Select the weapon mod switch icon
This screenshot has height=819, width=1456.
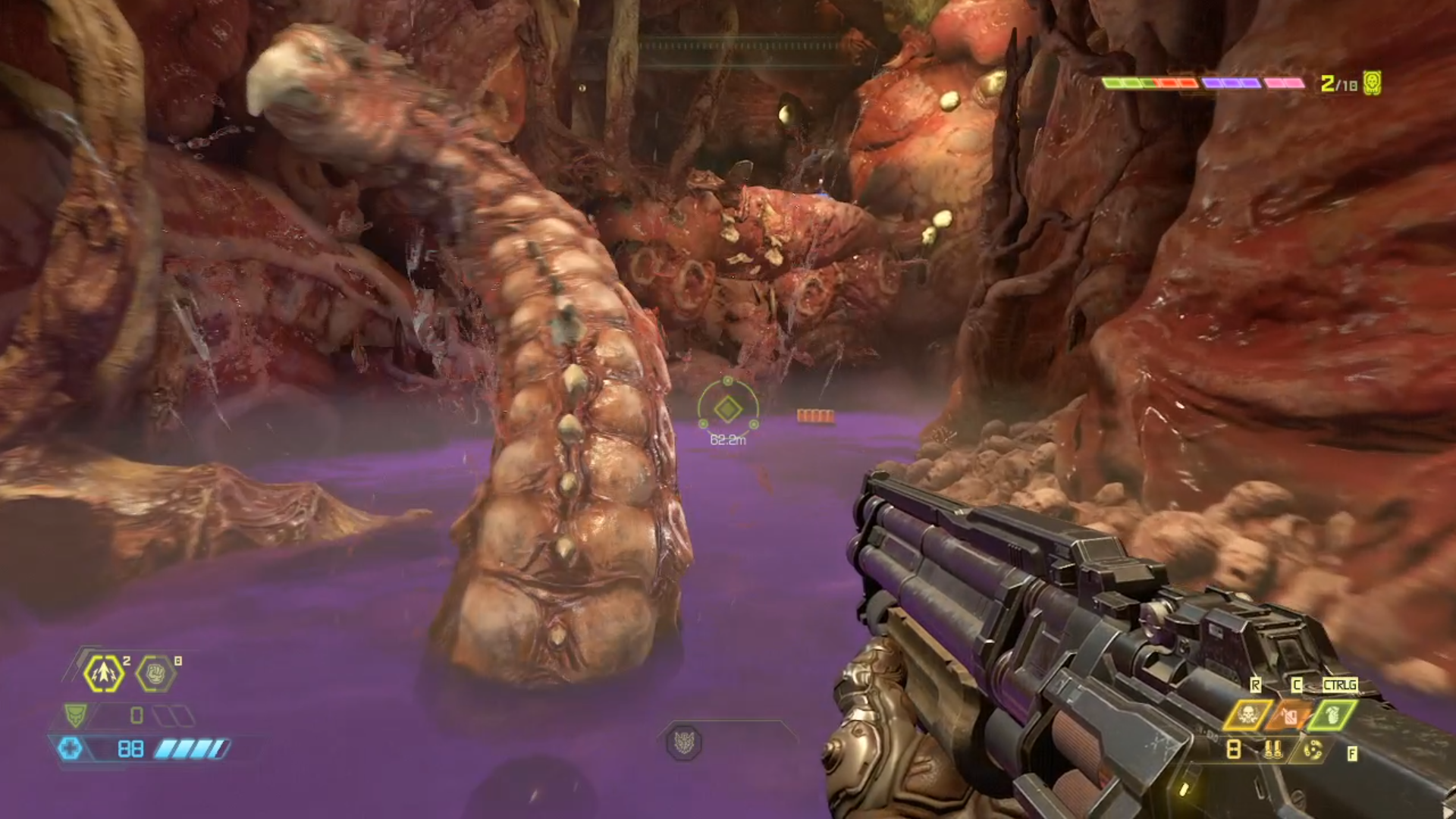(1313, 750)
